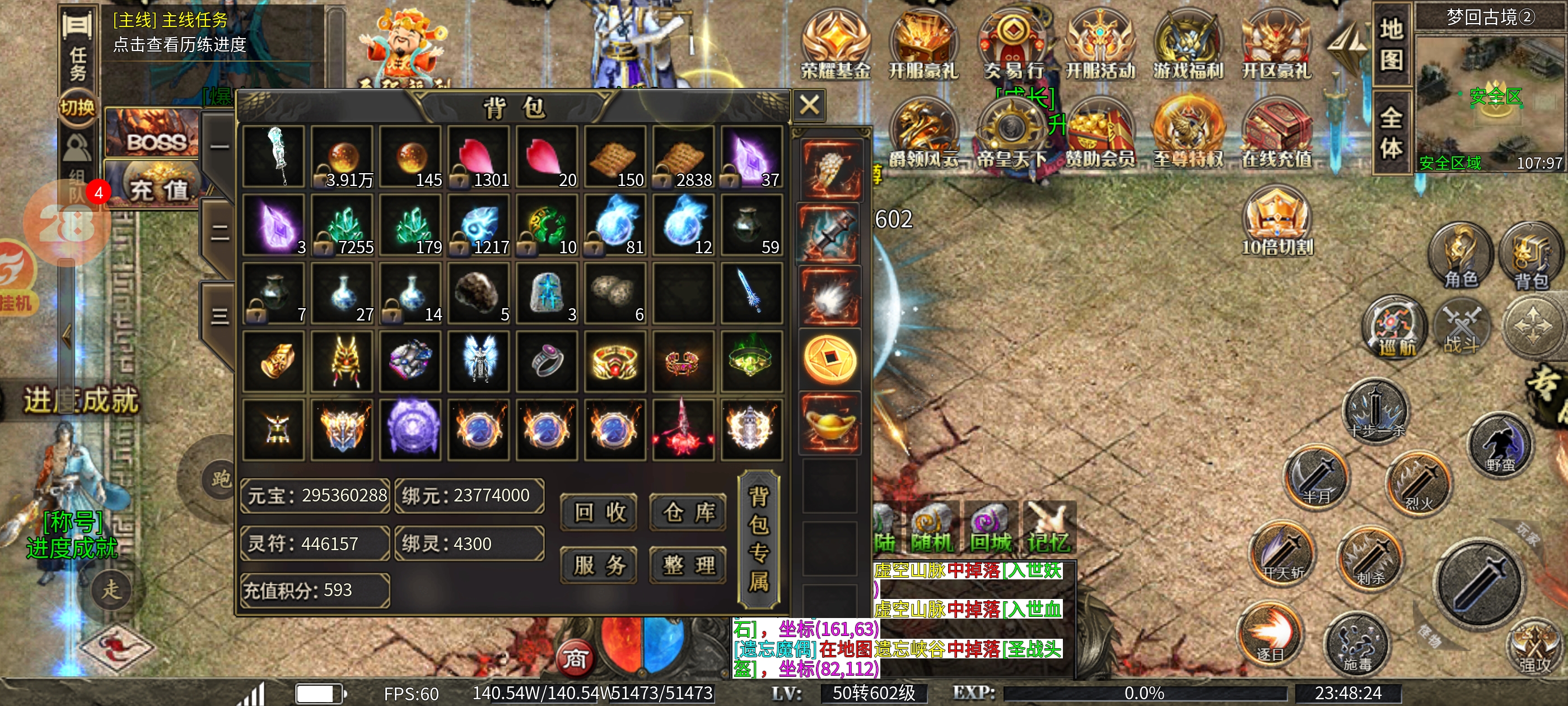Open the 交易行 trading house
Viewport: 1568px width, 706px height.
coord(1013,46)
